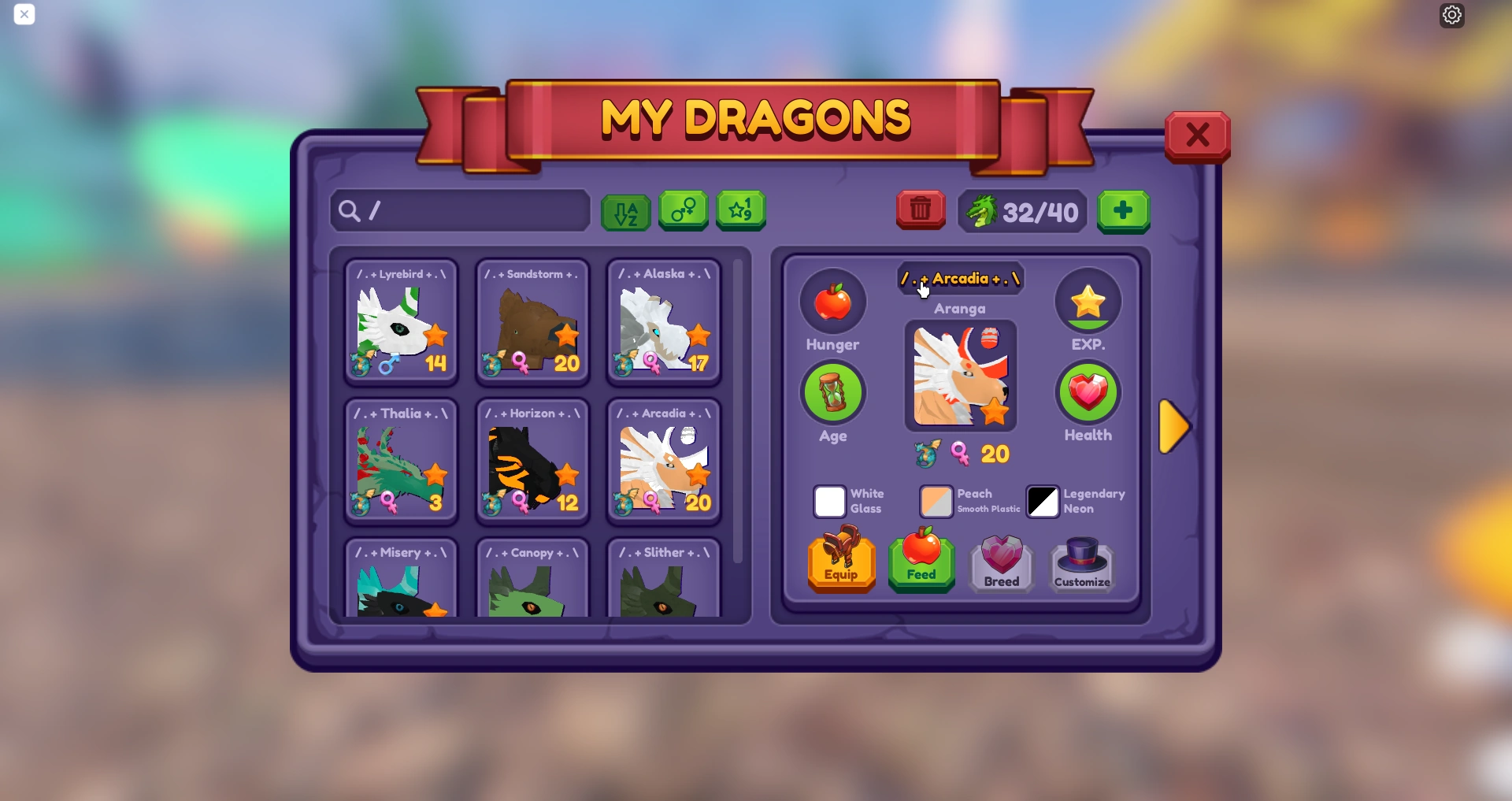Open the Breed menu option
Screen dimensions: 1512x801
point(1001,562)
